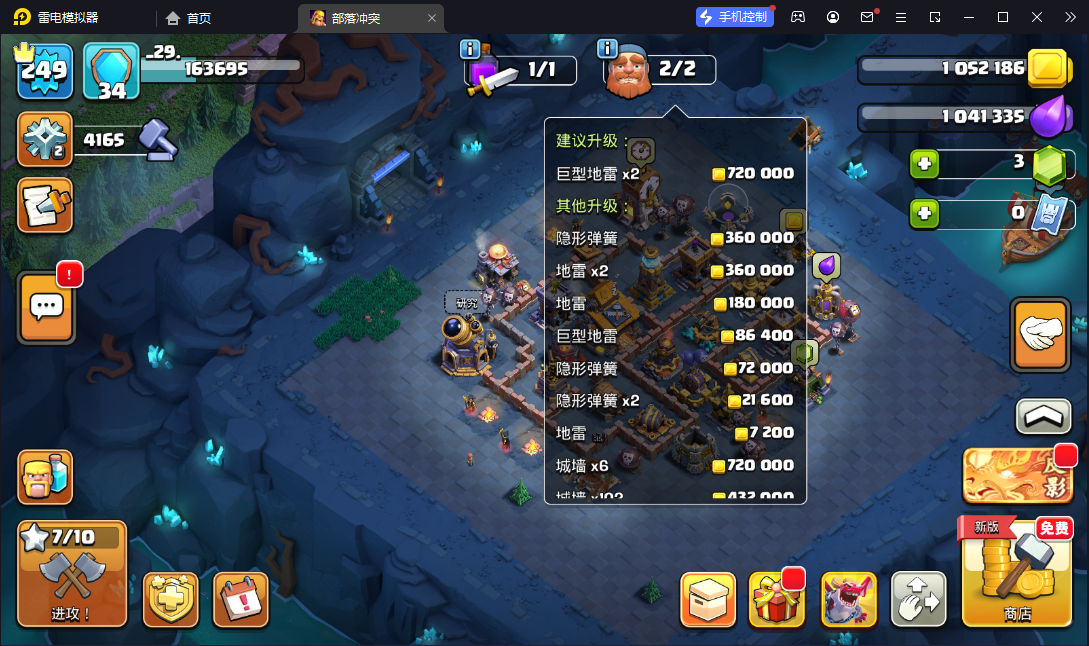Switch to the emulator 首页 home tab

(188, 18)
